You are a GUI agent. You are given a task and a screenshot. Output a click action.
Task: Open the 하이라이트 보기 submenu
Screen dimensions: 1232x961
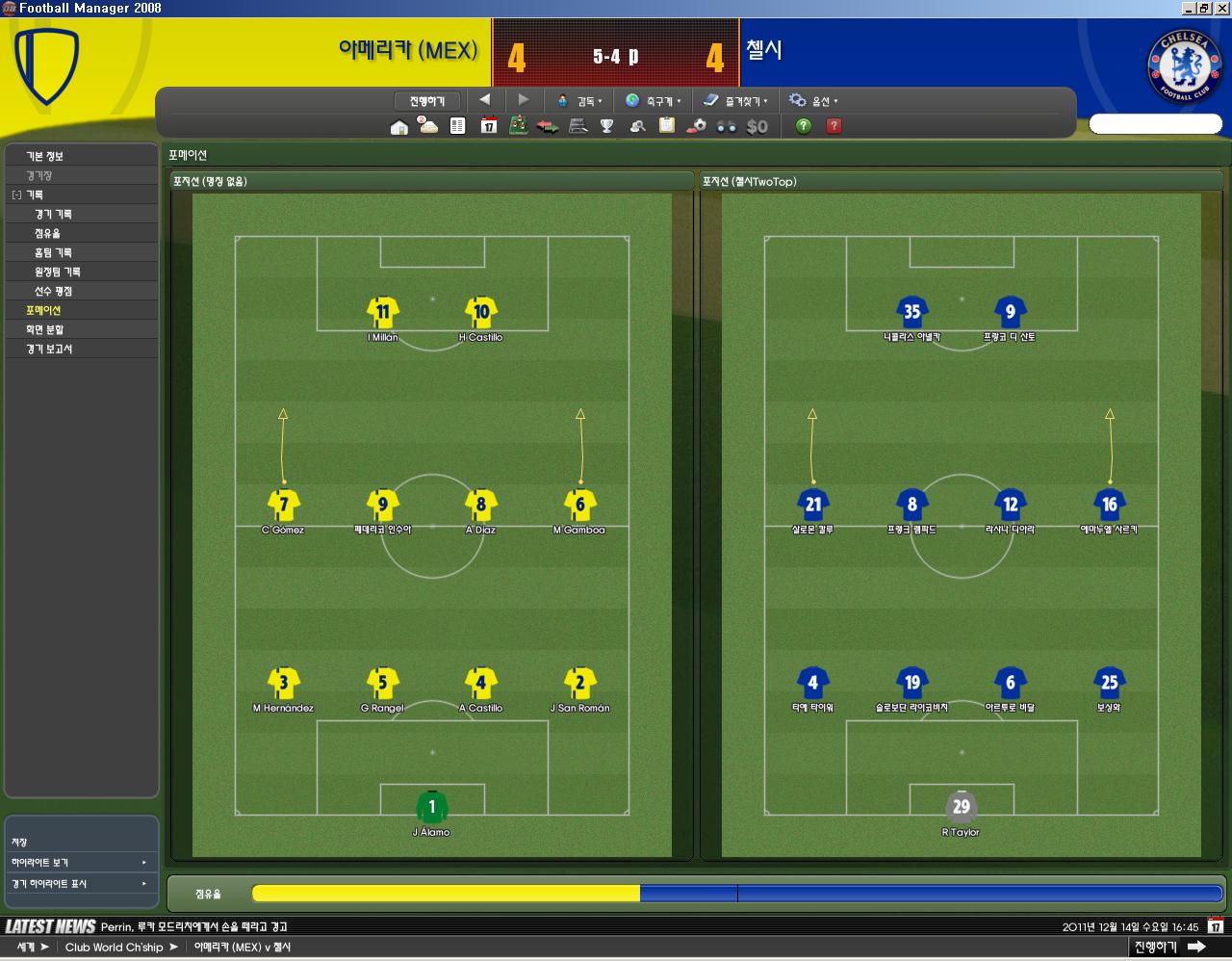point(80,863)
